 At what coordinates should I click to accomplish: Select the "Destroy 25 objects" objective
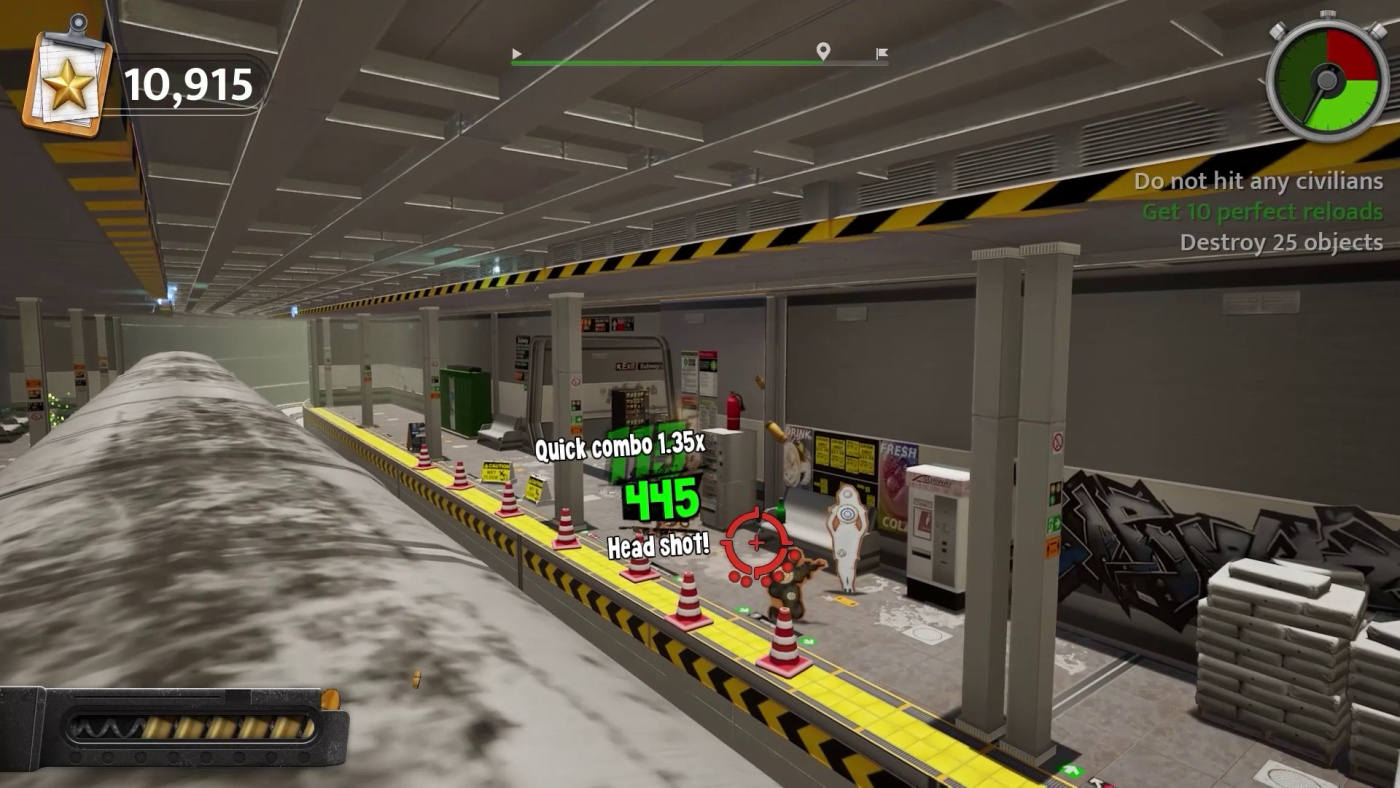point(1281,242)
